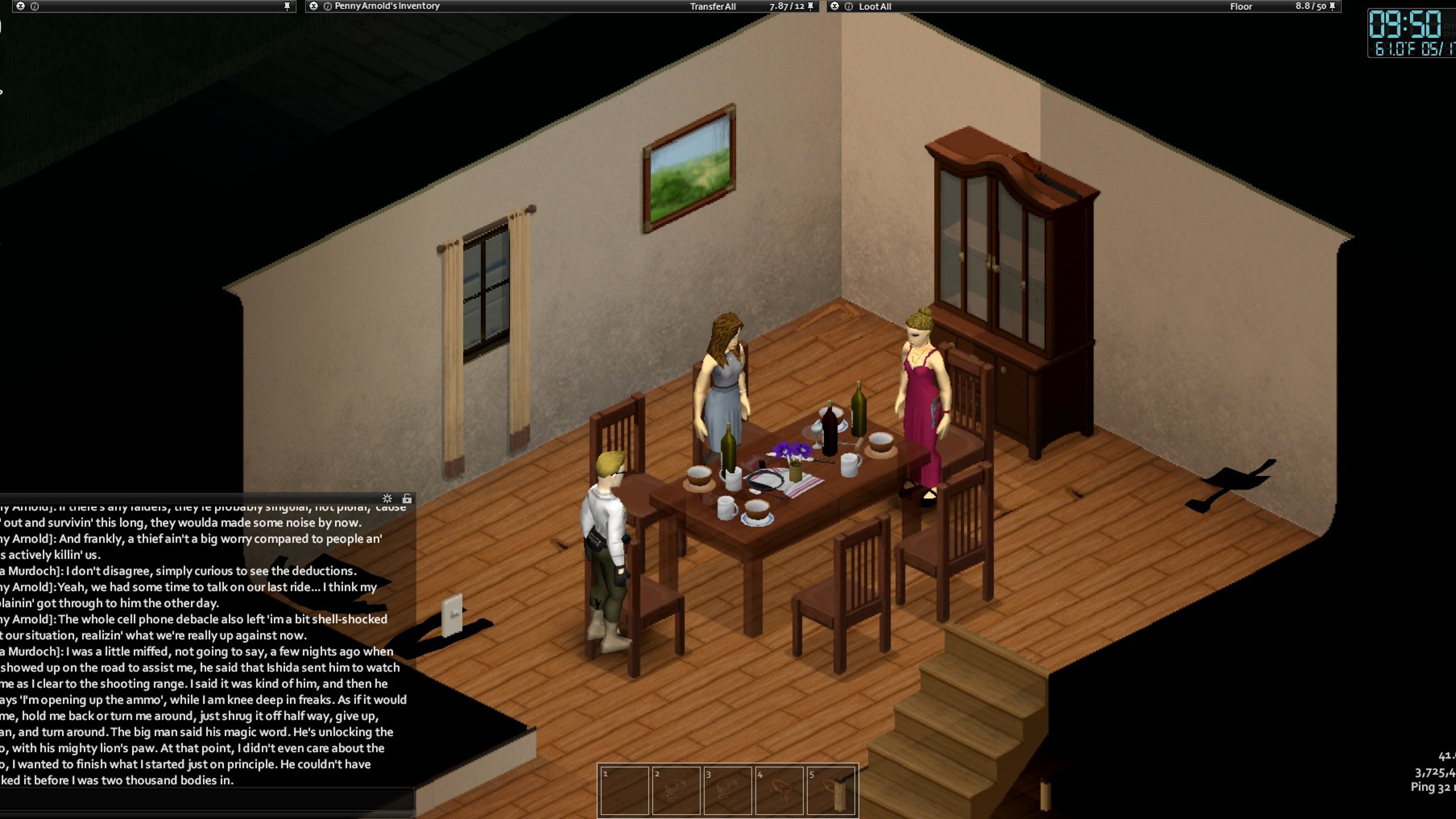Show info for the loot panel
This screenshot has height=819, width=1456.
point(848,6)
